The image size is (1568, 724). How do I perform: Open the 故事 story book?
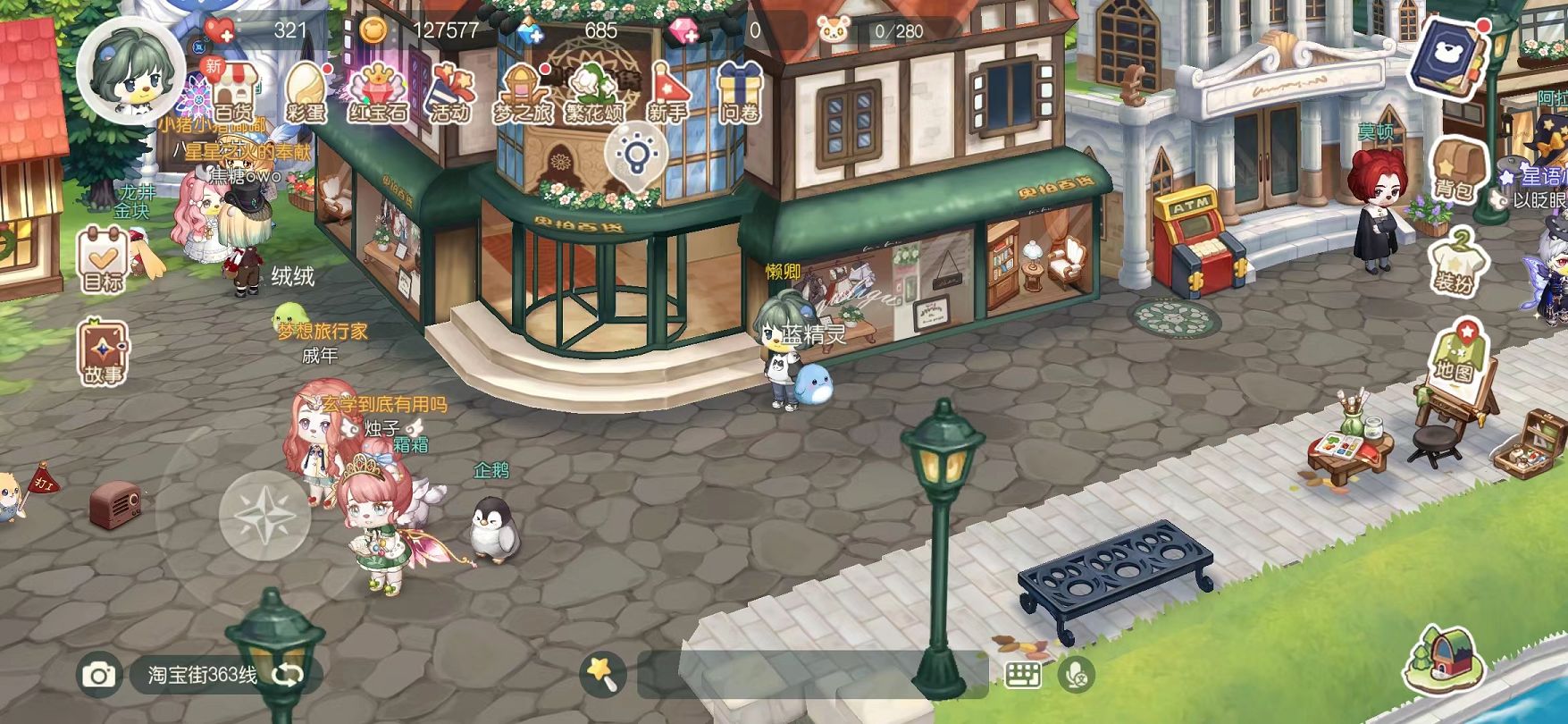[103, 353]
